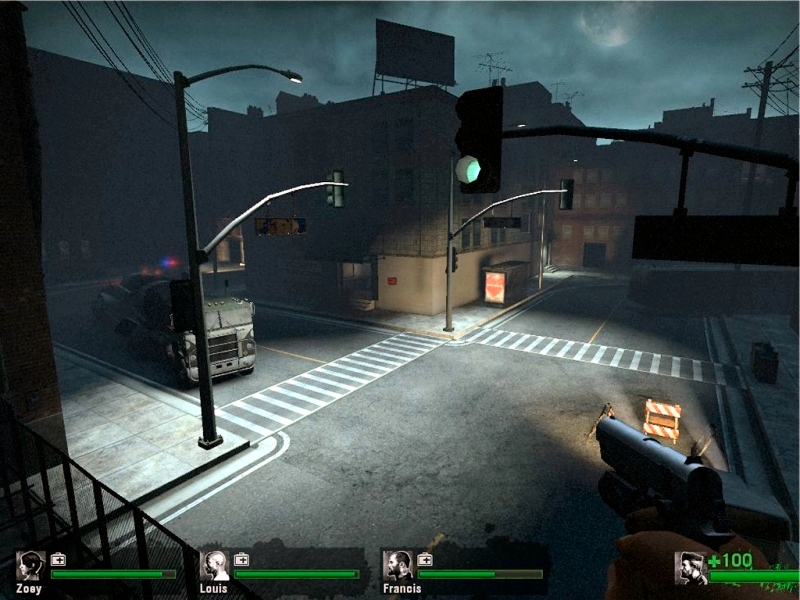
Task: Click Louis's portrait in the team panel
Action: pos(214,565)
